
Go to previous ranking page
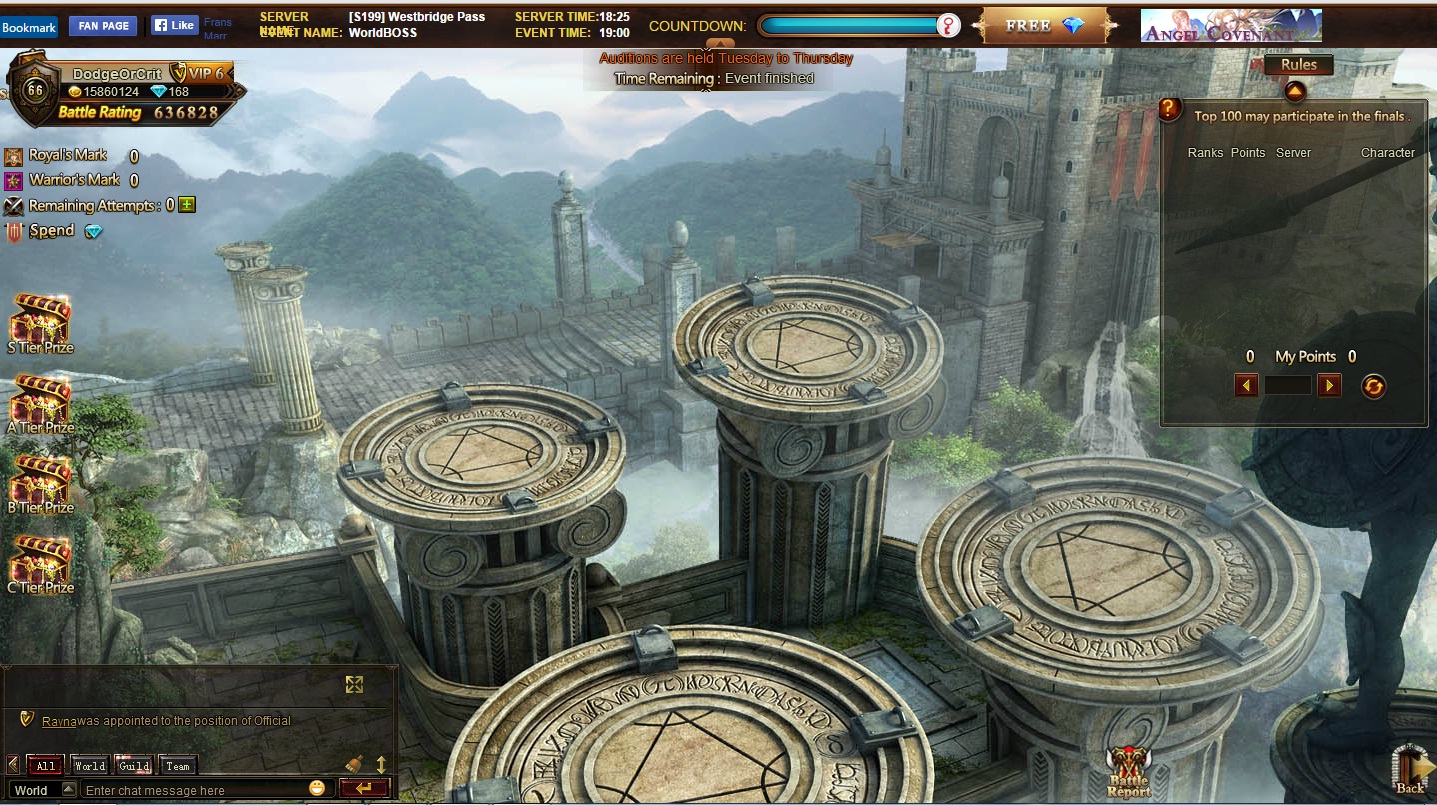[1246, 385]
